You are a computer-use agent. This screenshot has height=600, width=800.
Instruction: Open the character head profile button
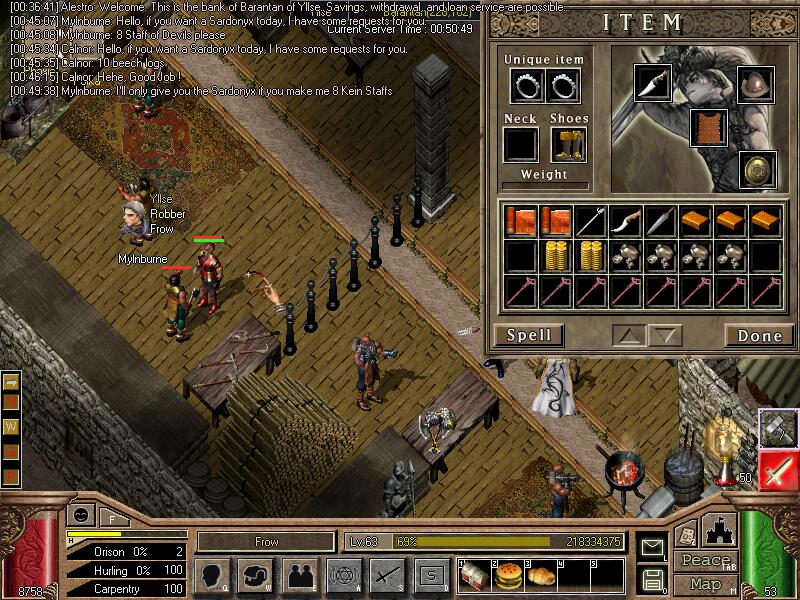coord(211,575)
